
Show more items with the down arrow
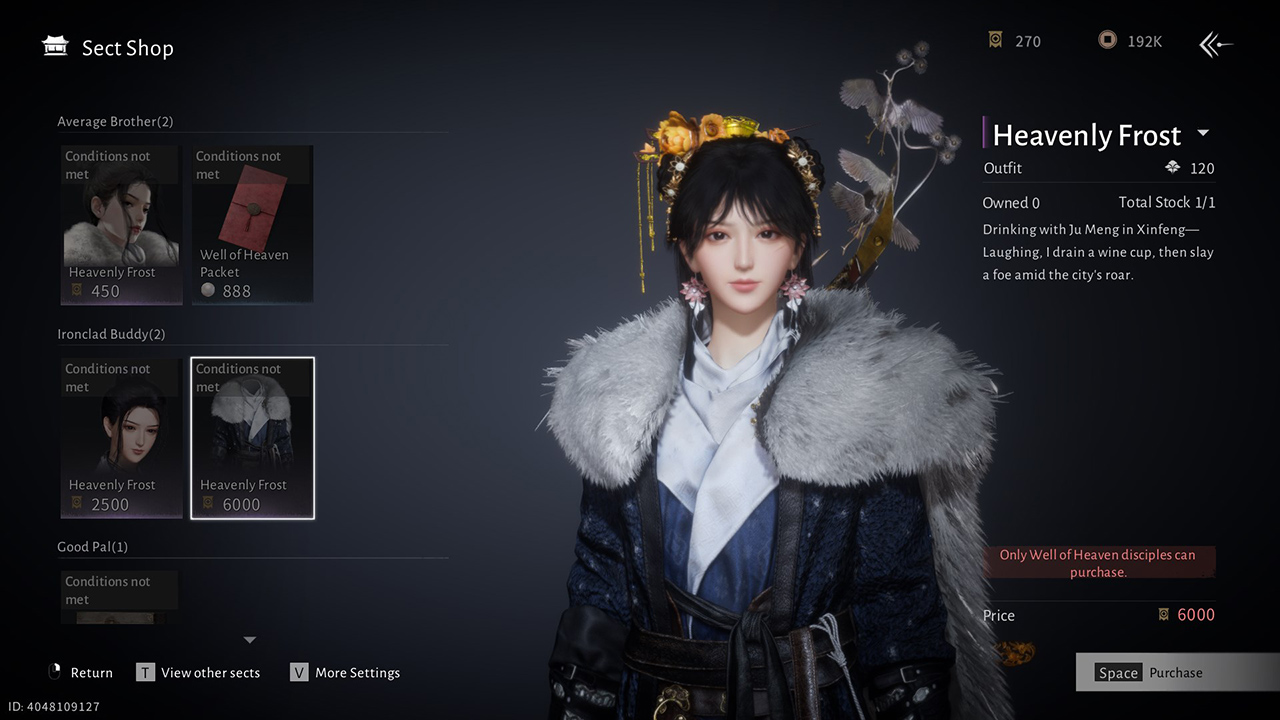tap(250, 640)
